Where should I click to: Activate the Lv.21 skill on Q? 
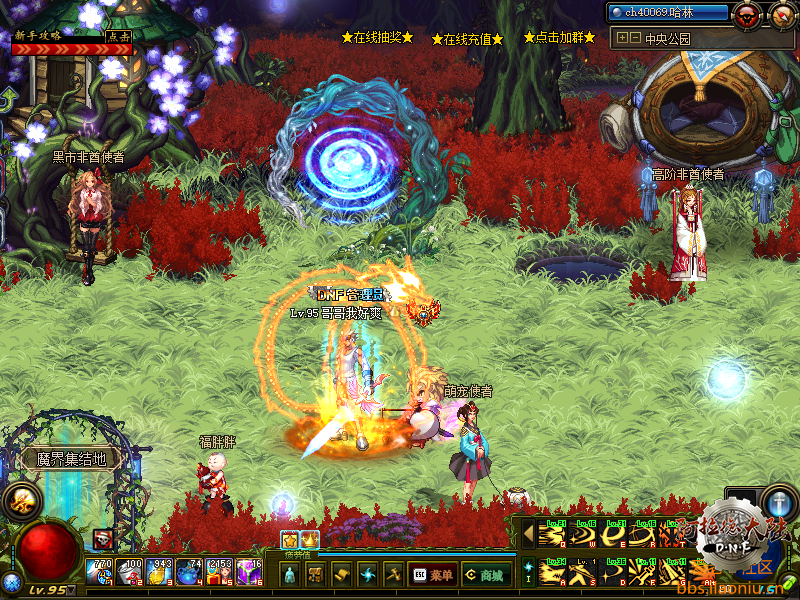tap(552, 534)
